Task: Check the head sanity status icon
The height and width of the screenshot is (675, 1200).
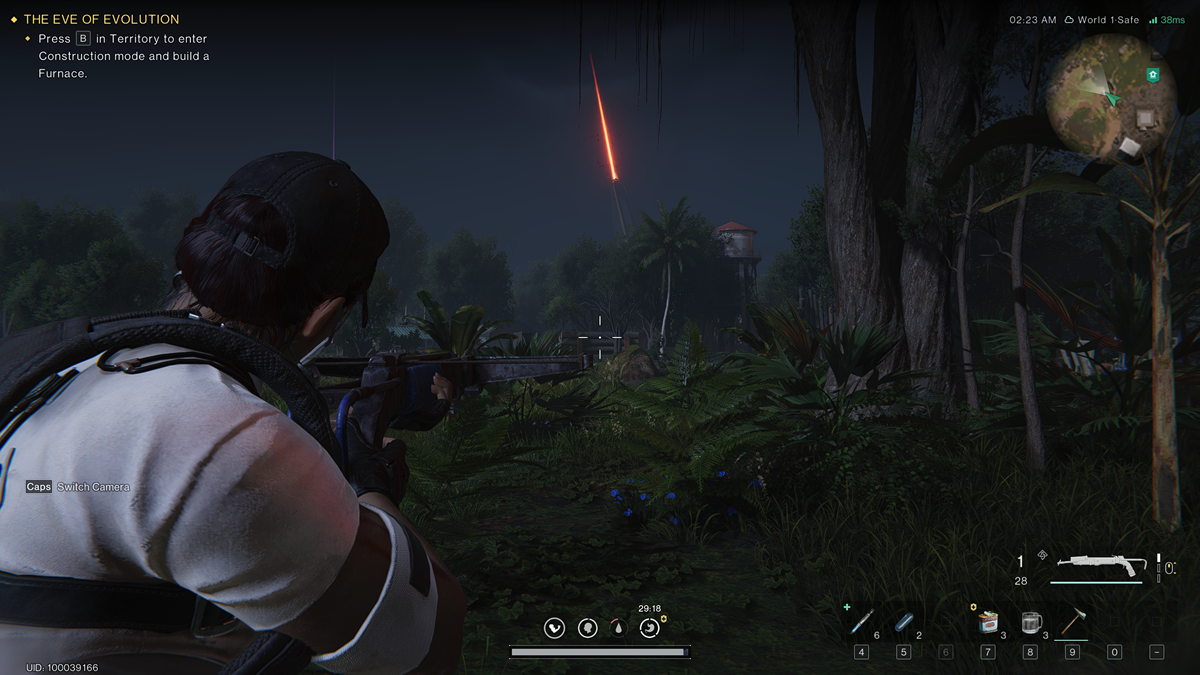Action: [587, 627]
